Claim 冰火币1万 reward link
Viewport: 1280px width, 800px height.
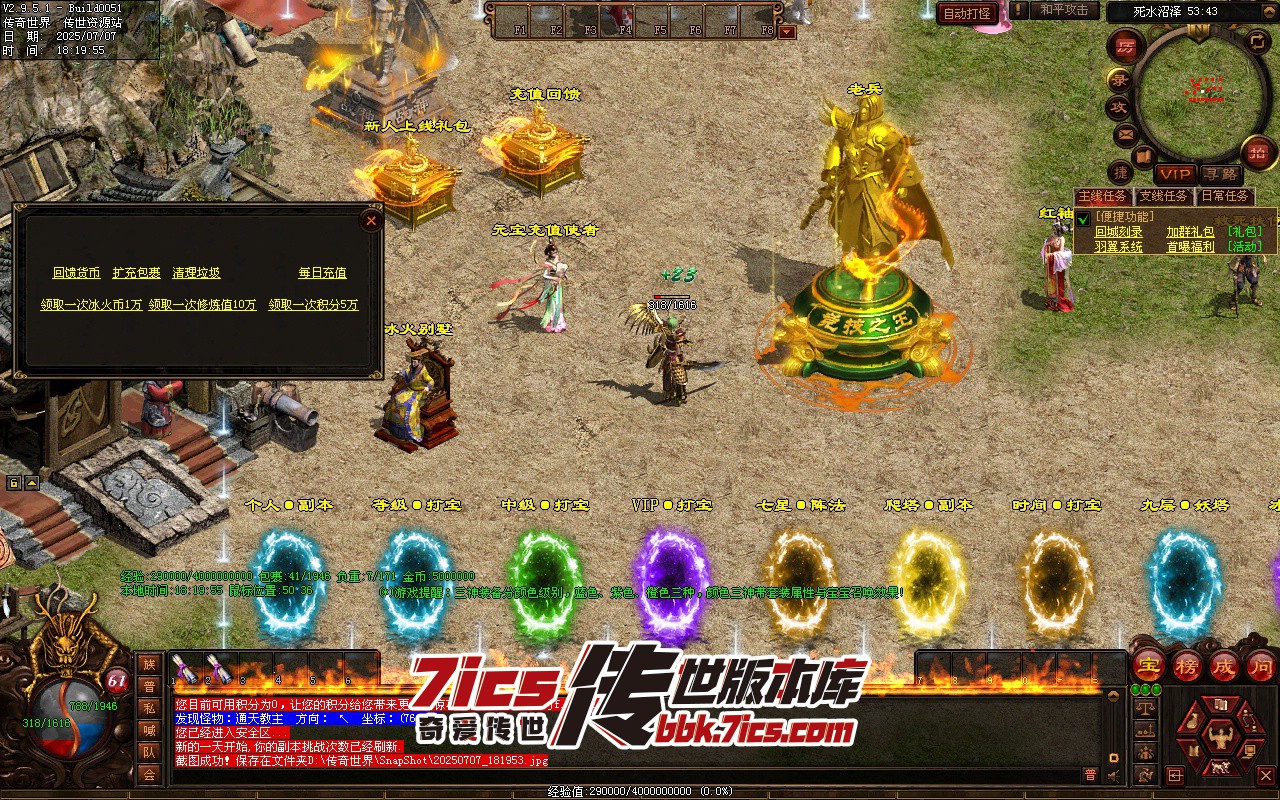pyautogui.click(x=91, y=305)
